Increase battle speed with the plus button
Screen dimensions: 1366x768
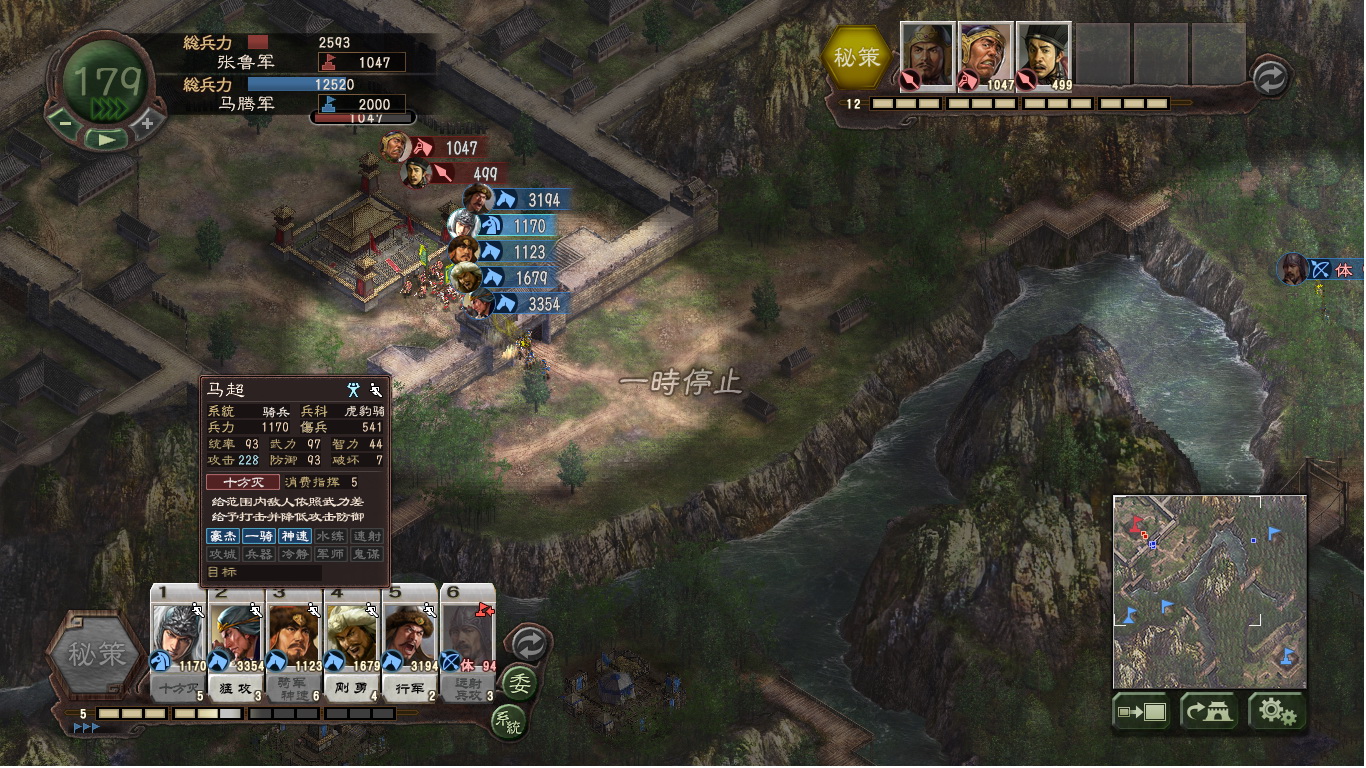pyautogui.click(x=147, y=123)
